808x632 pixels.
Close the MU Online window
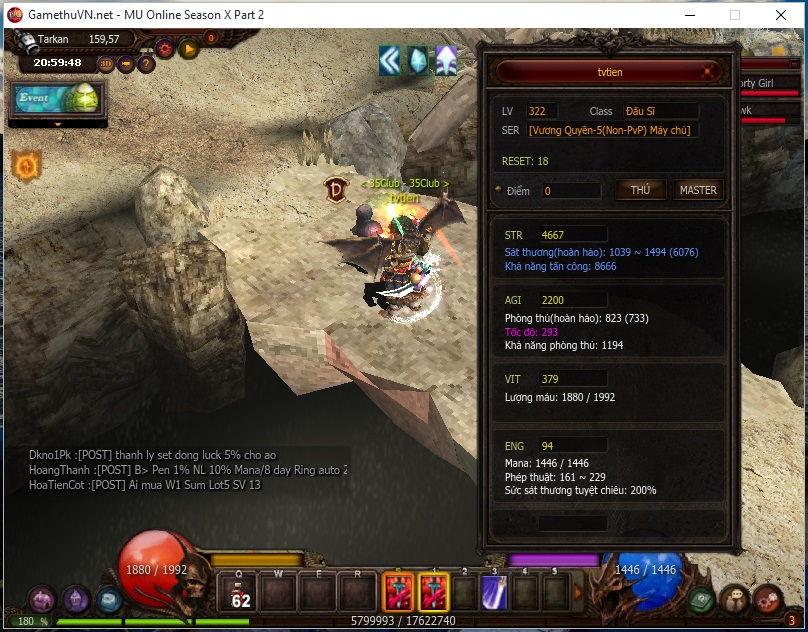781,16
